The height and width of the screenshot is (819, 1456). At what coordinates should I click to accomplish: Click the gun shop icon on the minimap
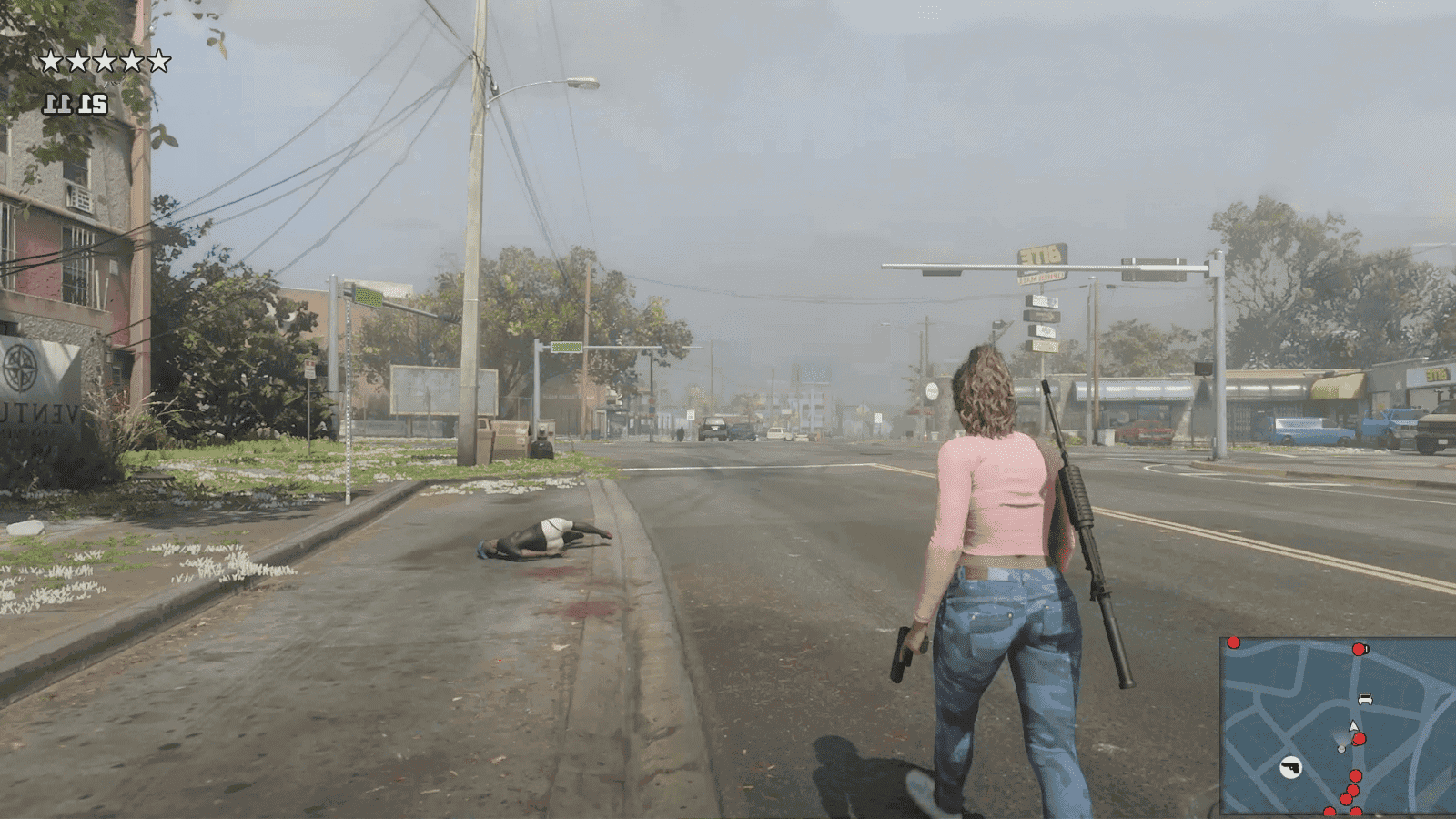[x=1291, y=766]
